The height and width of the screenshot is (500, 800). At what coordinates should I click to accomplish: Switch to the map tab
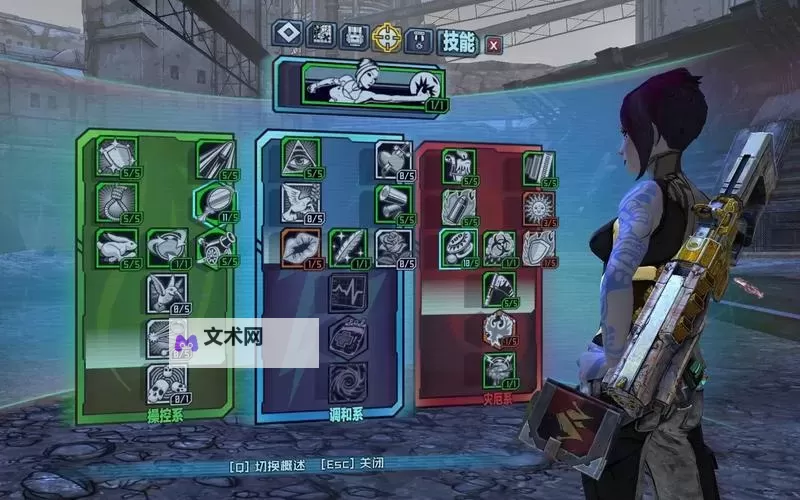tap(320, 38)
